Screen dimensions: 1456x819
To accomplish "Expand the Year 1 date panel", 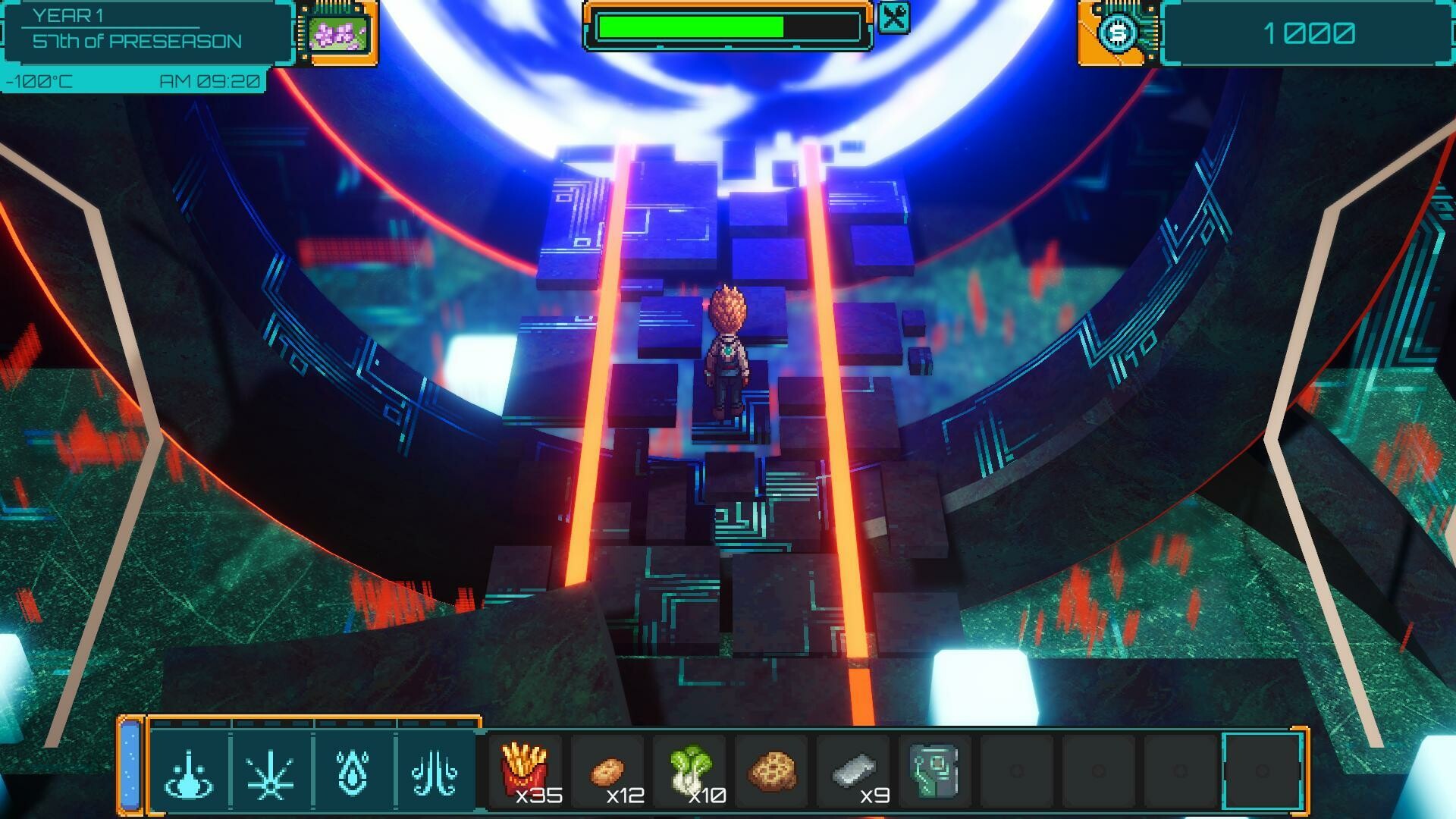I will pyautogui.click(x=136, y=30).
